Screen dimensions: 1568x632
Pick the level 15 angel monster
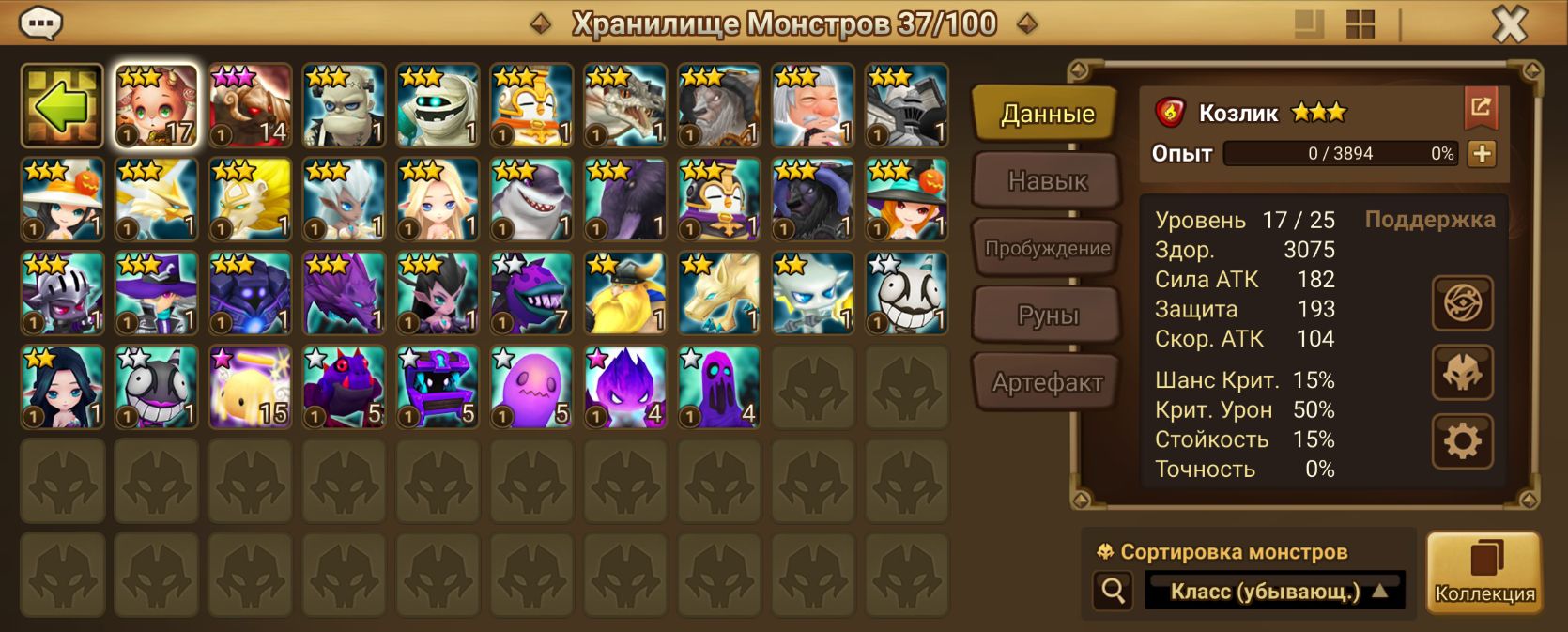[x=250, y=388]
